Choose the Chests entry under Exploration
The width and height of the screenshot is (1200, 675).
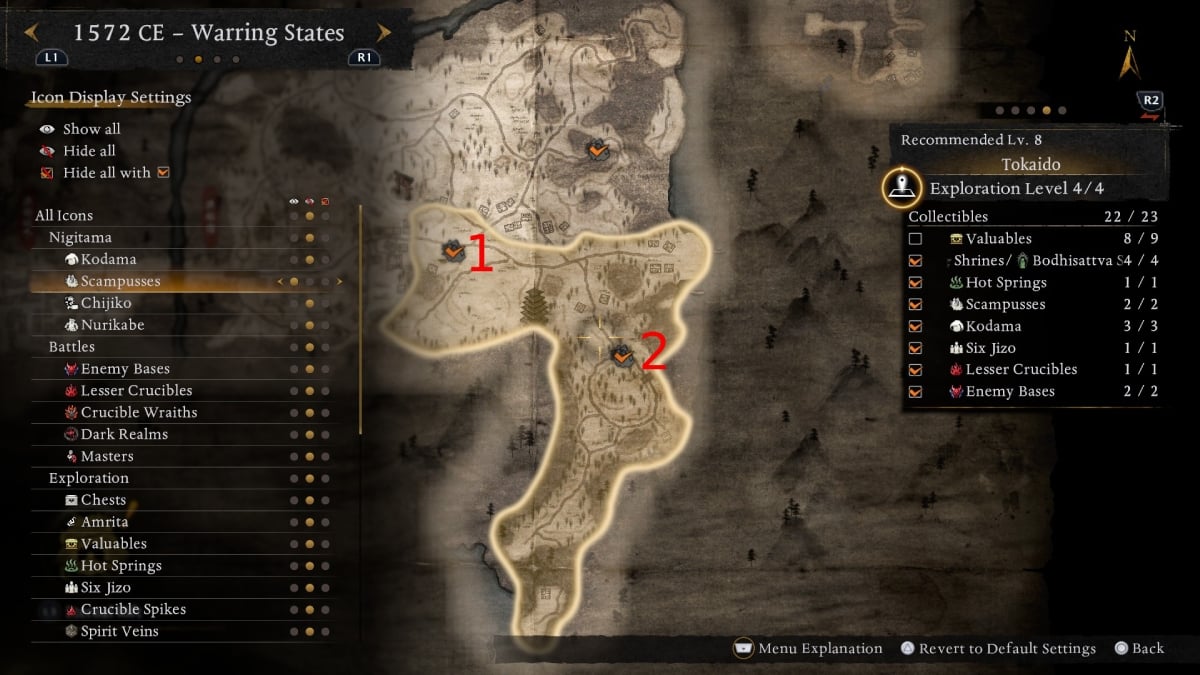103,500
